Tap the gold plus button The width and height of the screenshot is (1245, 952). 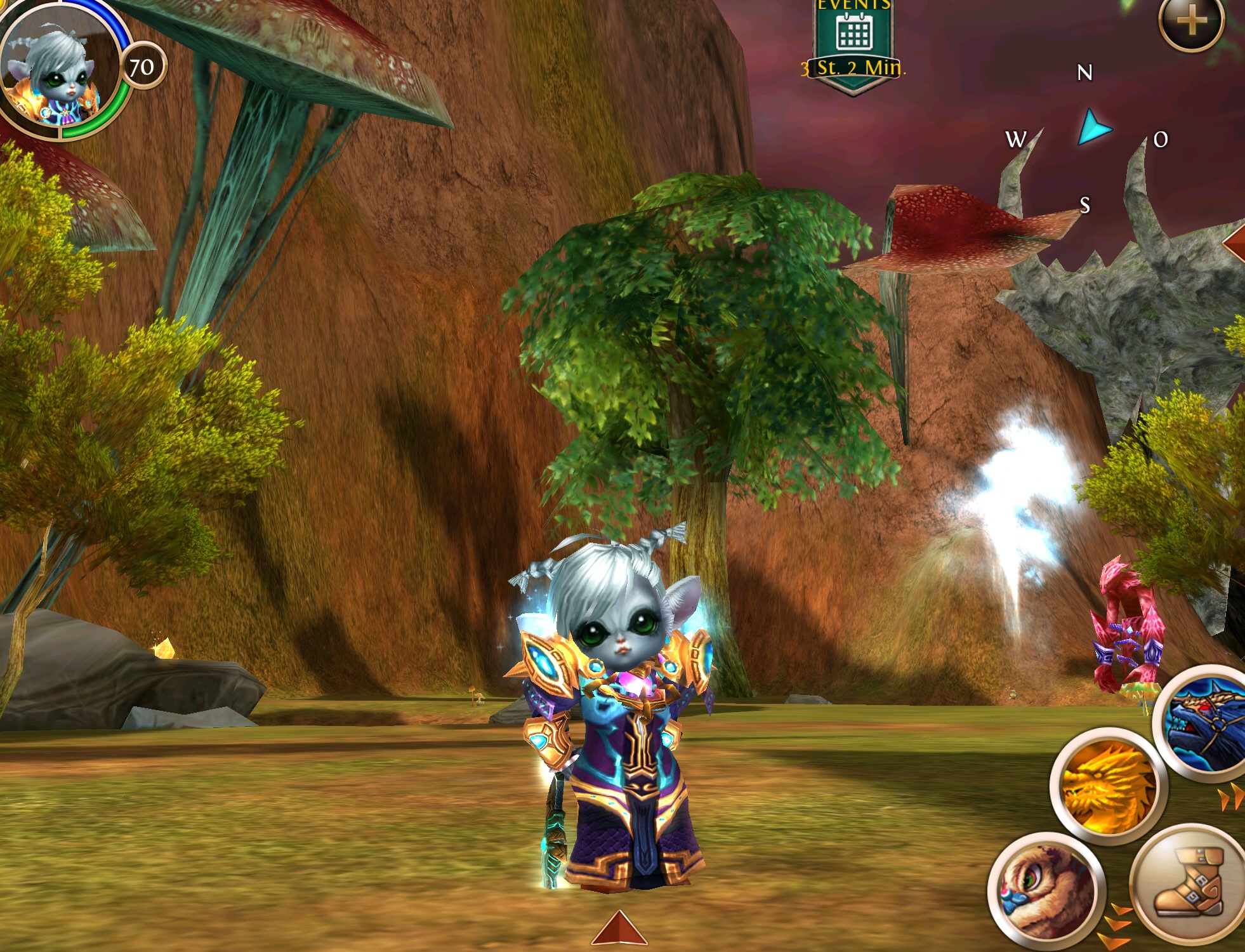tap(1191, 22)
